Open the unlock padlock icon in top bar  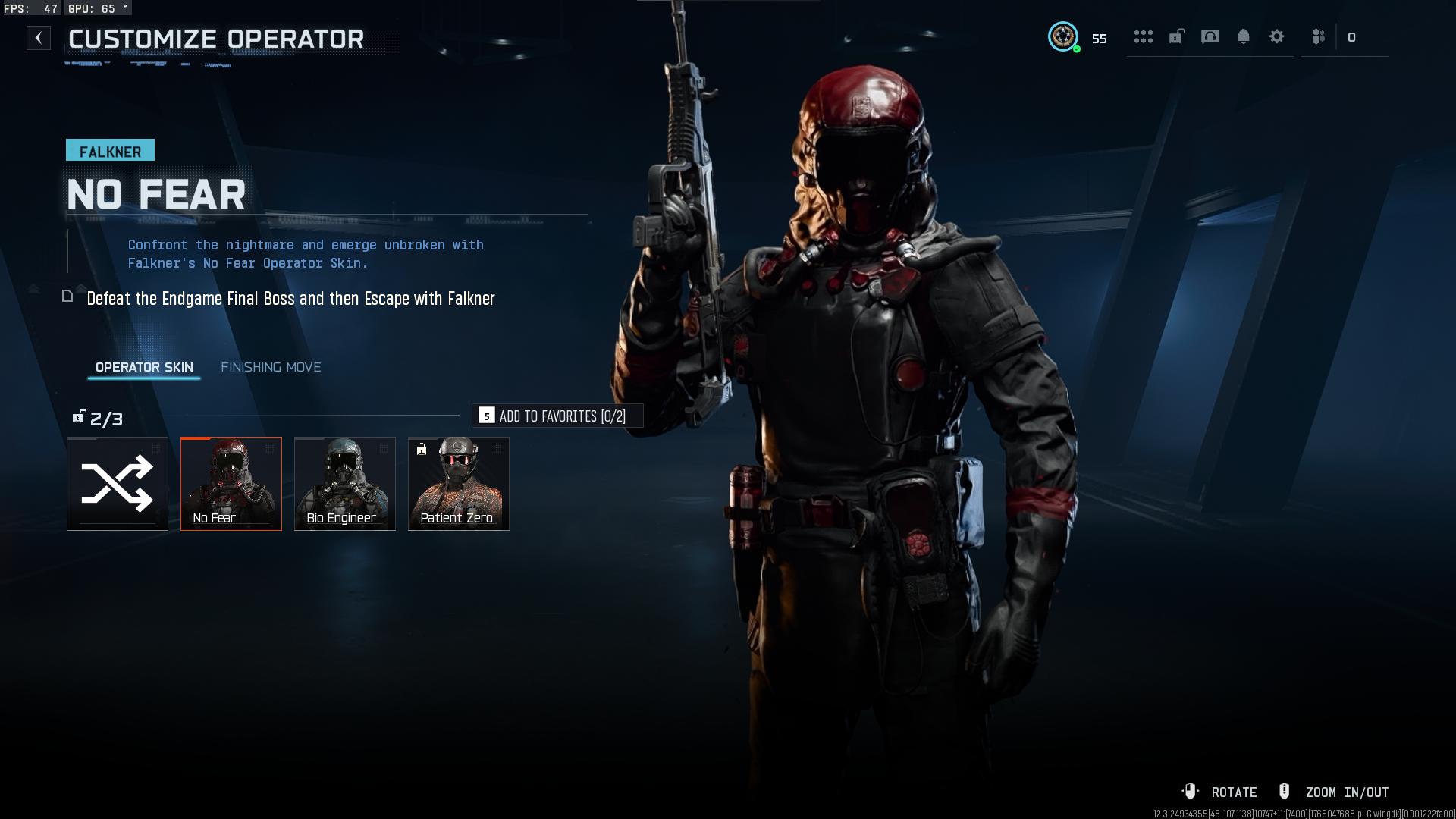tap(1176, 36)
